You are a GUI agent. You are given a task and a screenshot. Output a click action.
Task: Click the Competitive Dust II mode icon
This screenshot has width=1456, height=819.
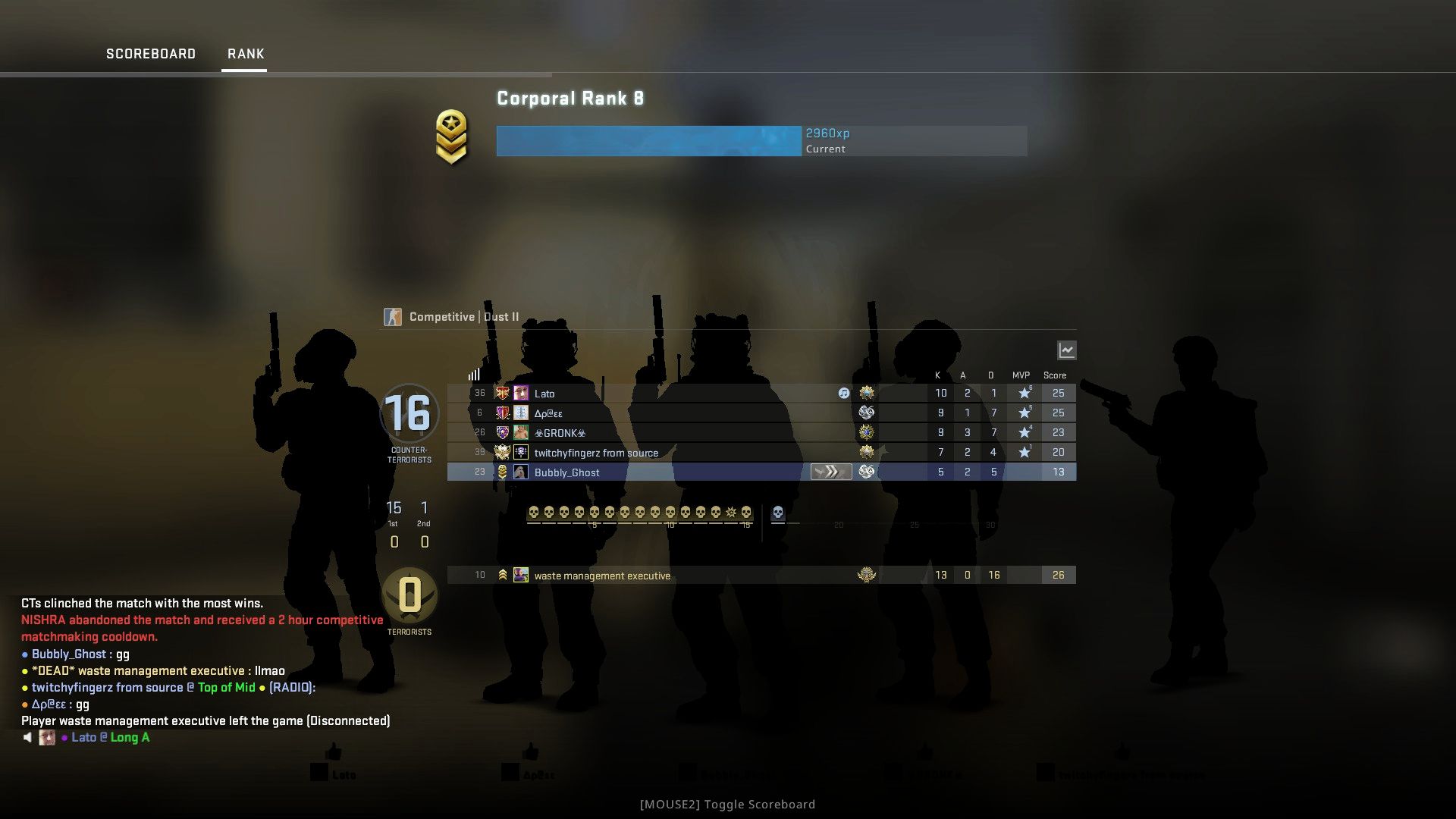click(393, 316)
